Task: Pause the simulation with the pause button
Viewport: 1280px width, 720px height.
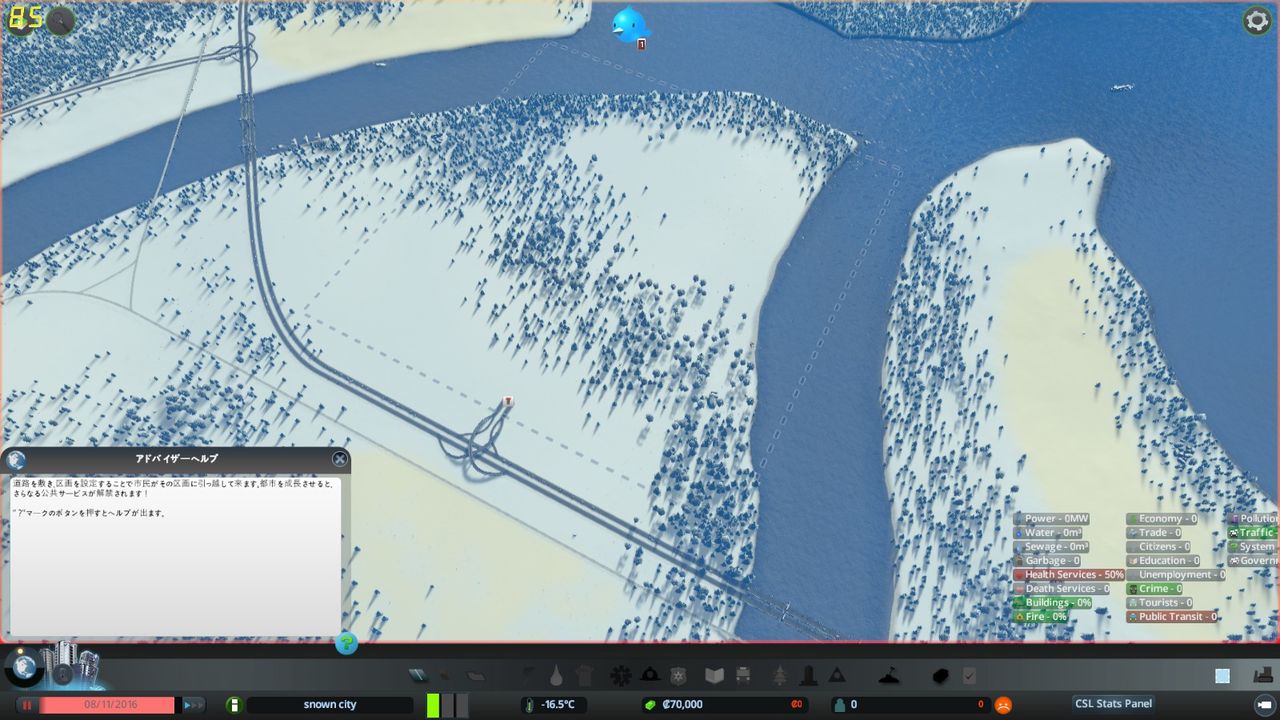Action: pos(27,704)
